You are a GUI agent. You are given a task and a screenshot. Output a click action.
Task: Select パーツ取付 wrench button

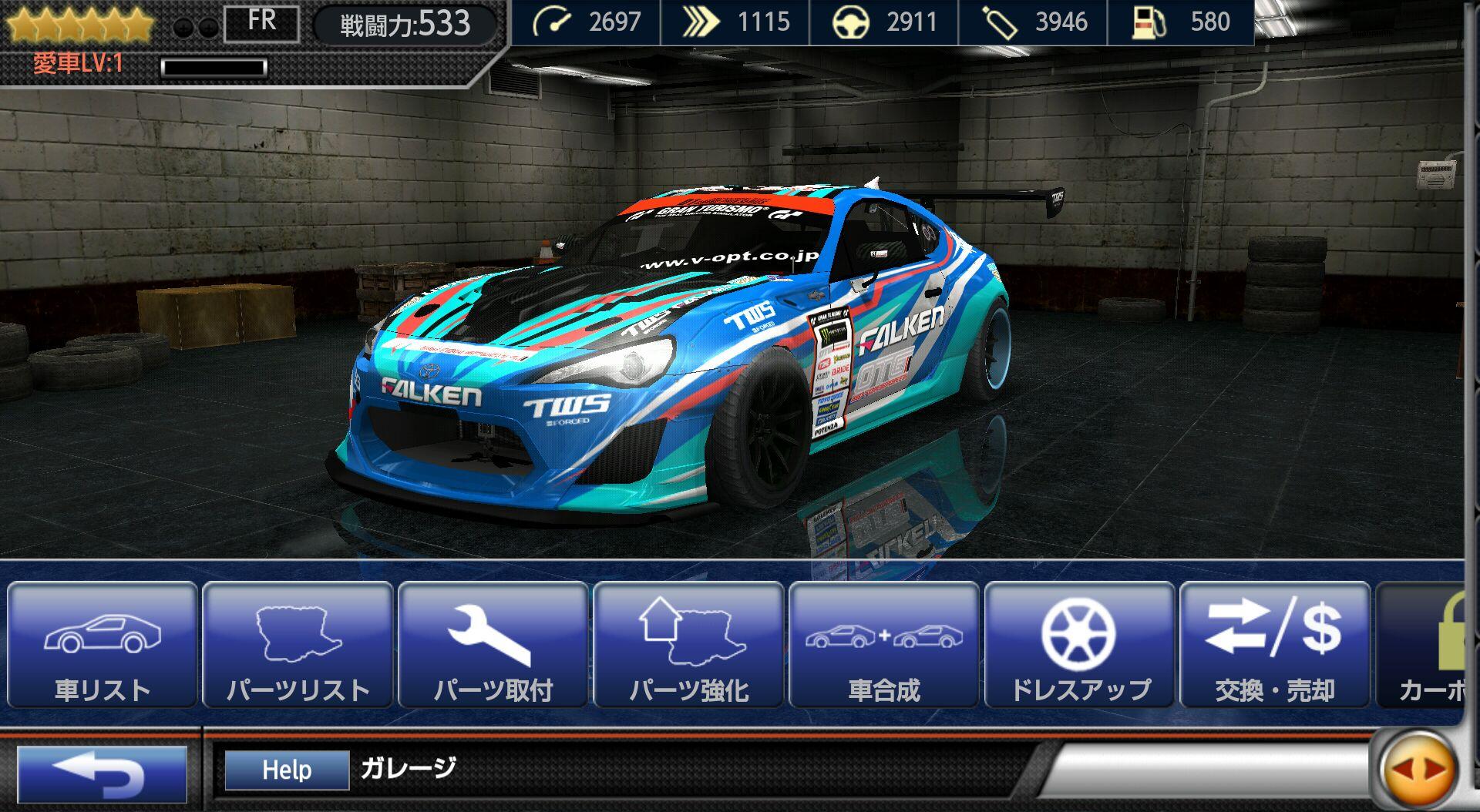click(493, 645)
